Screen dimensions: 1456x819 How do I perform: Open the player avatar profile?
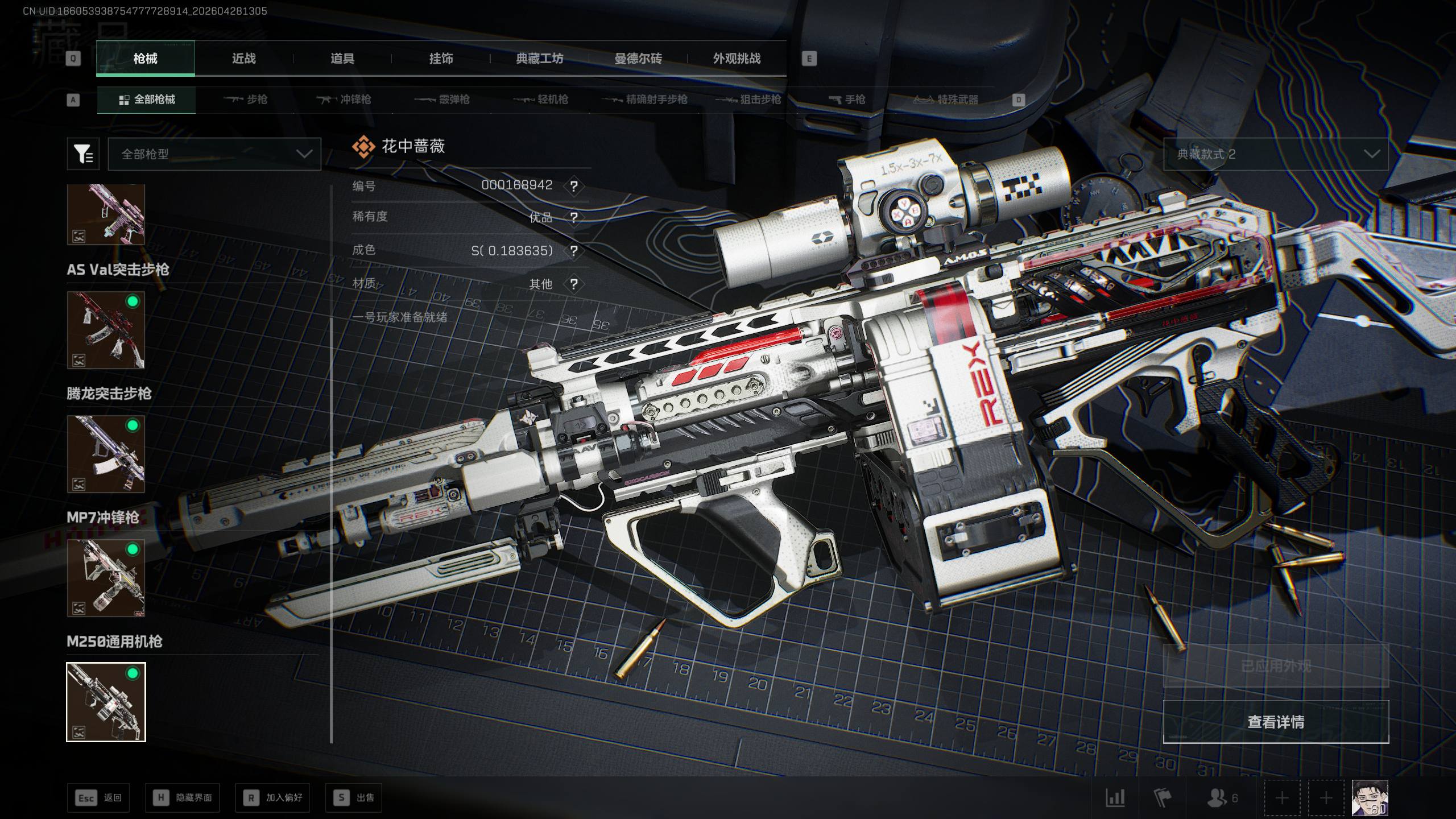1370,798
